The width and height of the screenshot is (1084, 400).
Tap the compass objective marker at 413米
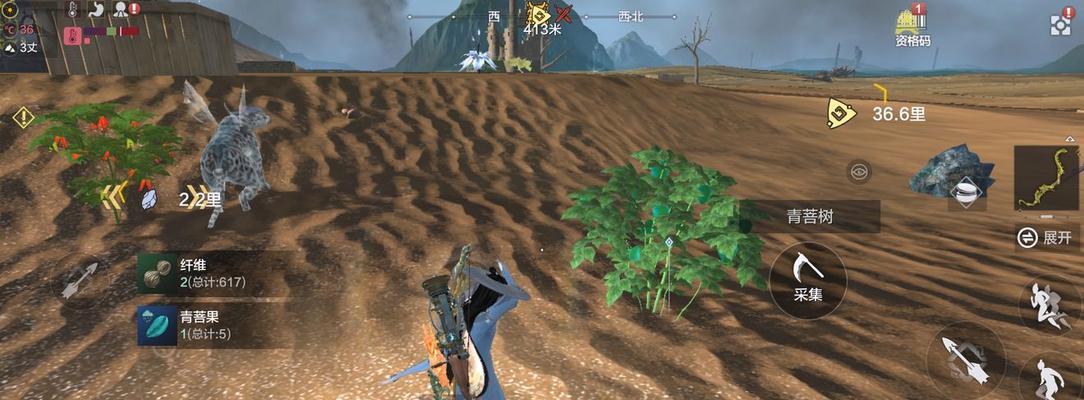pyautogui.click(x=540, y=15)
